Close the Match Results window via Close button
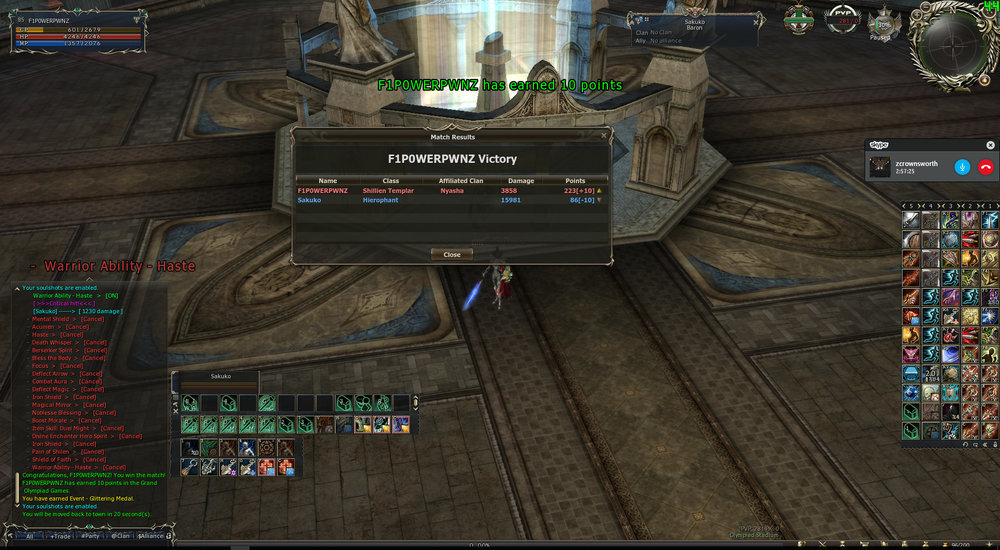The width and height of the screenshot is (1000, 550). pos(452,255)
